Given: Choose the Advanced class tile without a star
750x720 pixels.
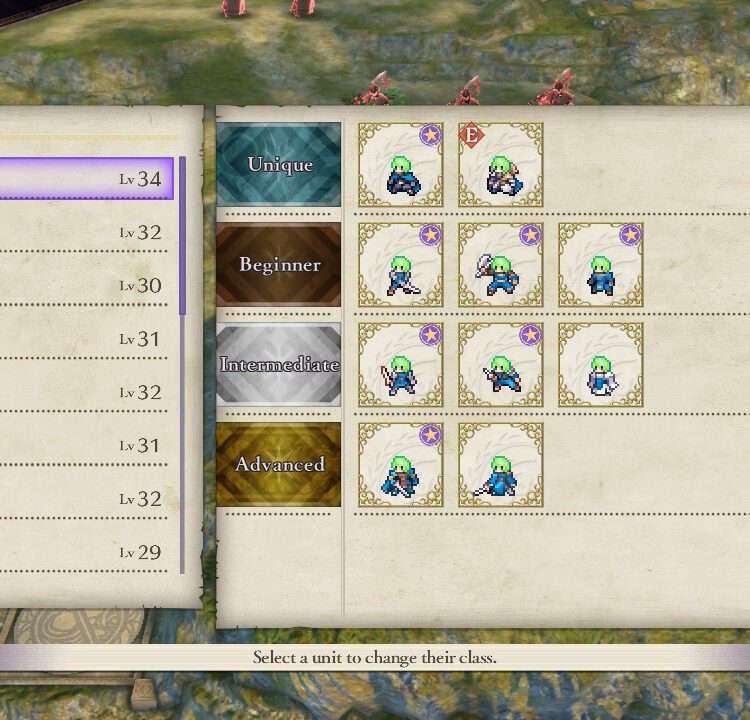Looking at the screenshot, I should click(500, 465).
